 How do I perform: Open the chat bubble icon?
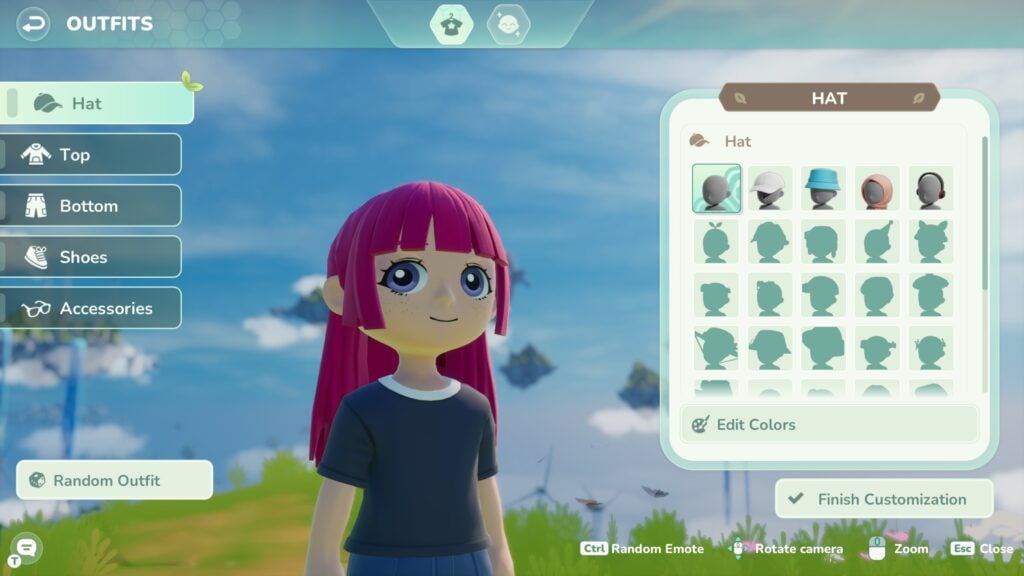click(27, 547)
